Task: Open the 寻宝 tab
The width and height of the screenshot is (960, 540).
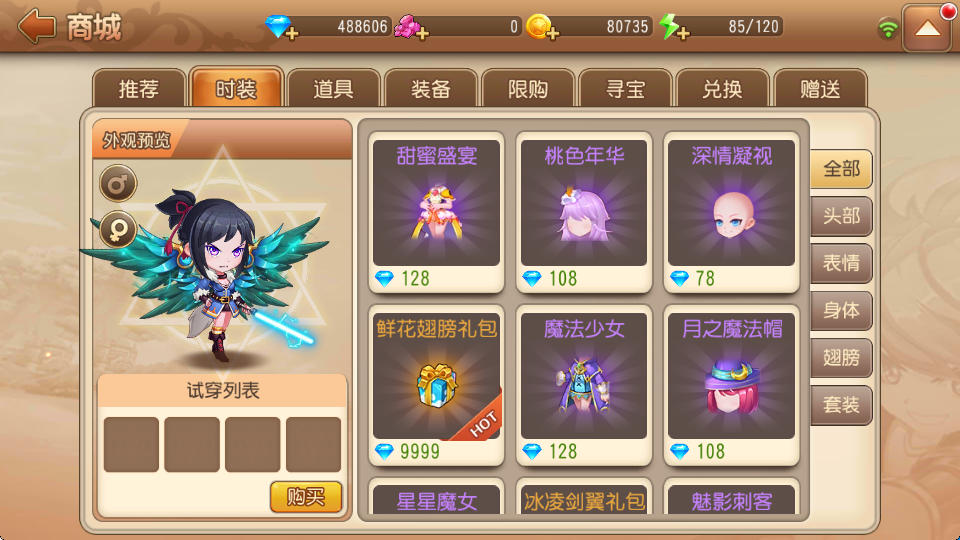Action: pos(625,89)
